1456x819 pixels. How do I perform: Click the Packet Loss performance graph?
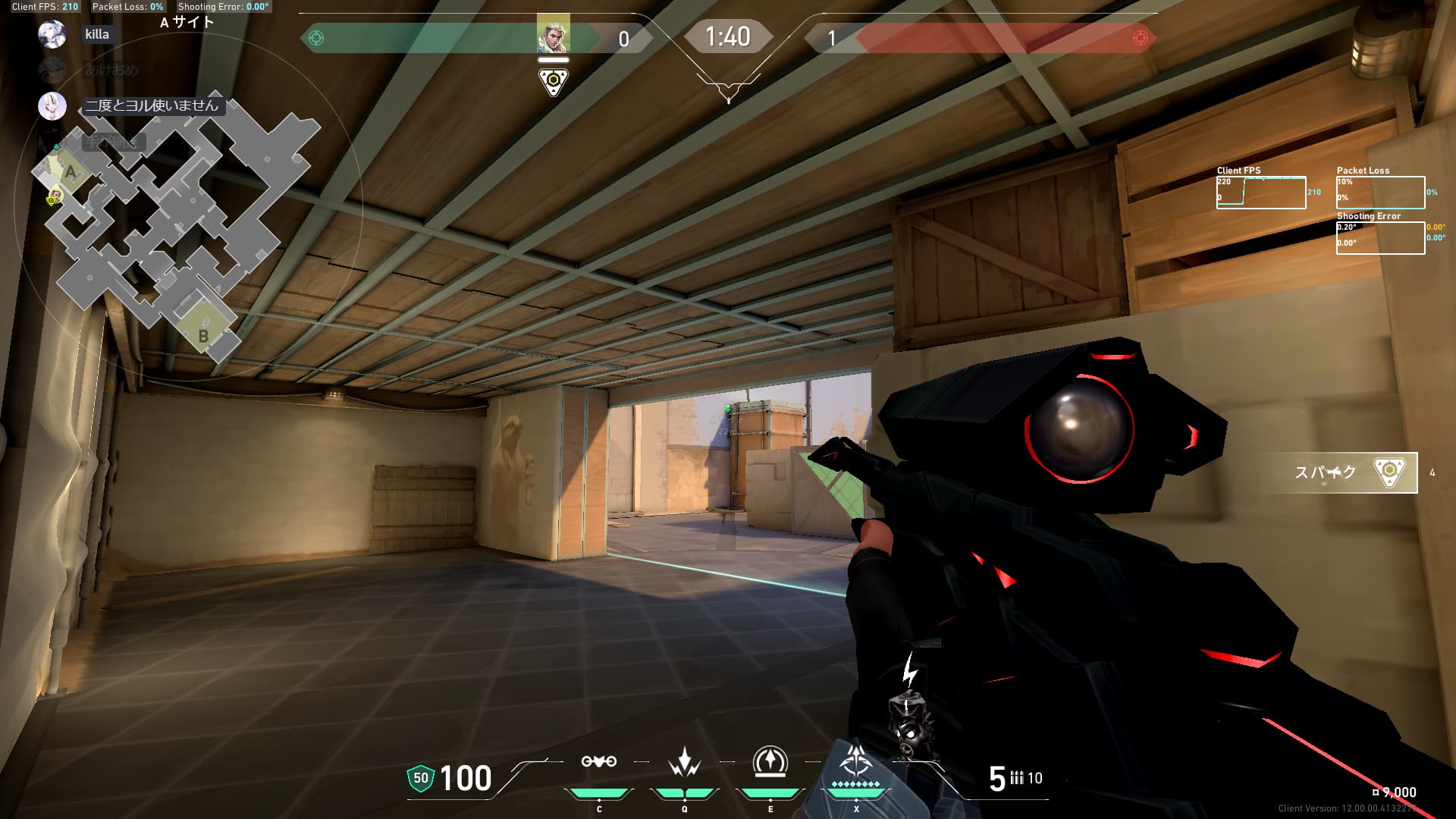(x=1379, y=193)
